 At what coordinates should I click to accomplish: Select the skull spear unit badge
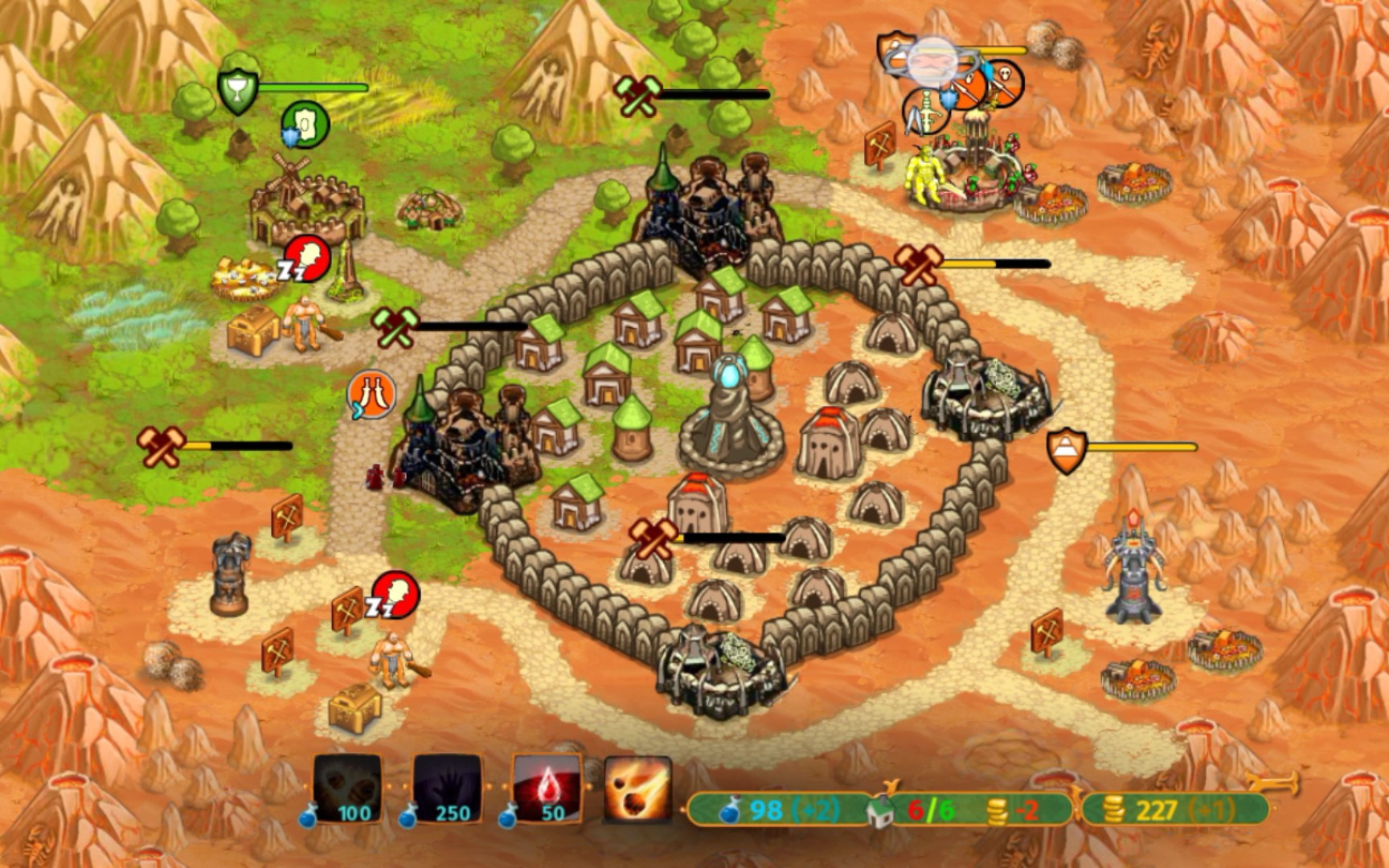(1005, 82)
